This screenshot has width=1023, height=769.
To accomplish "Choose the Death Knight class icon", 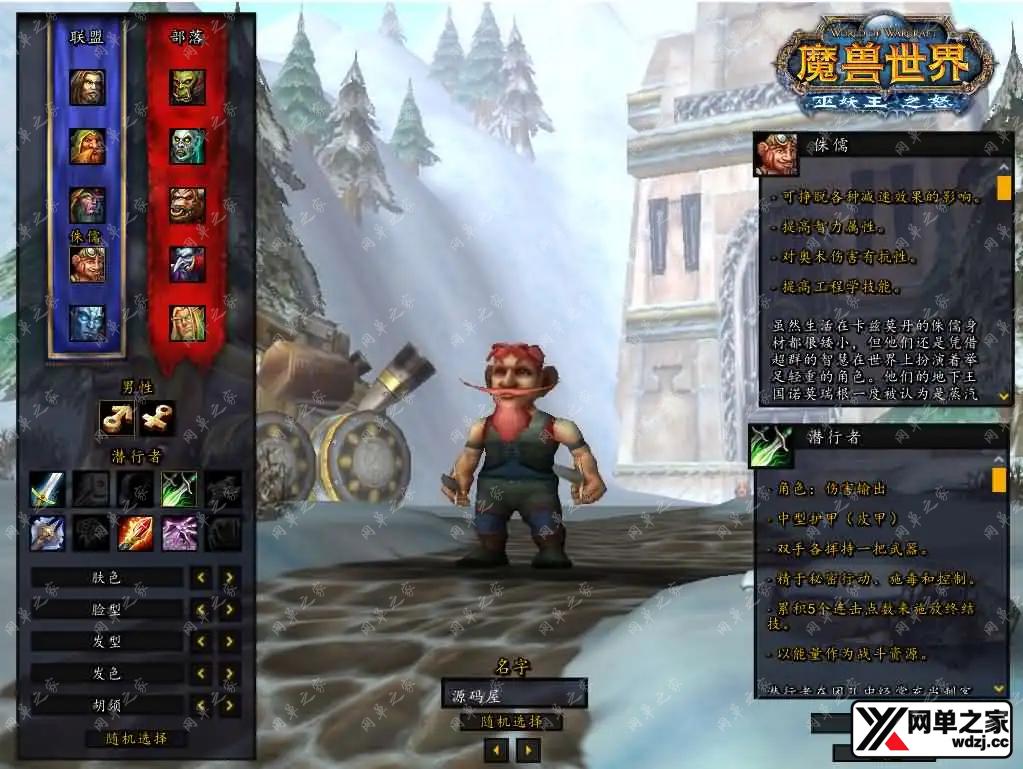I will click(x=47, y=533).
